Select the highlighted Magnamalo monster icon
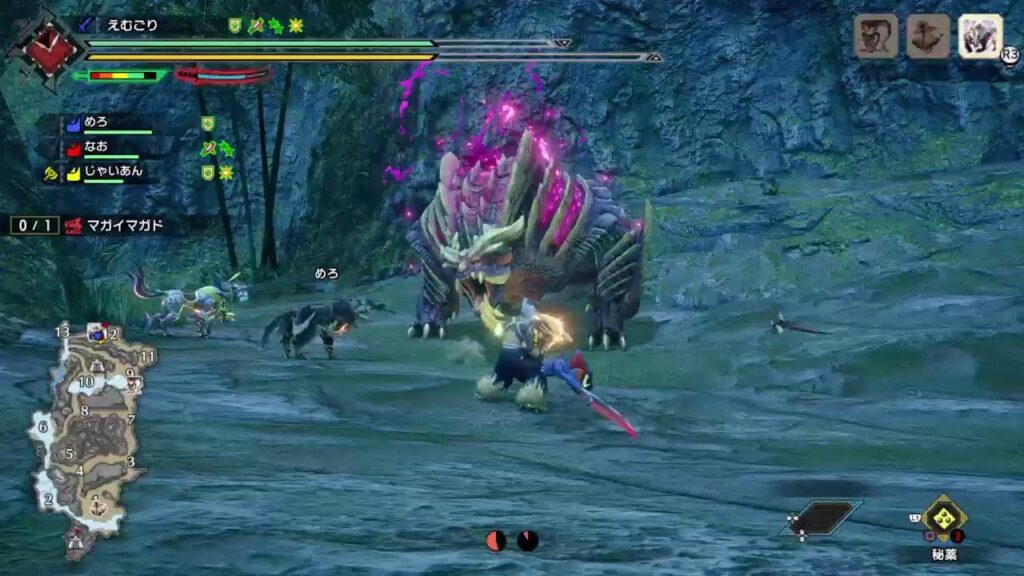 click(980, 36)
